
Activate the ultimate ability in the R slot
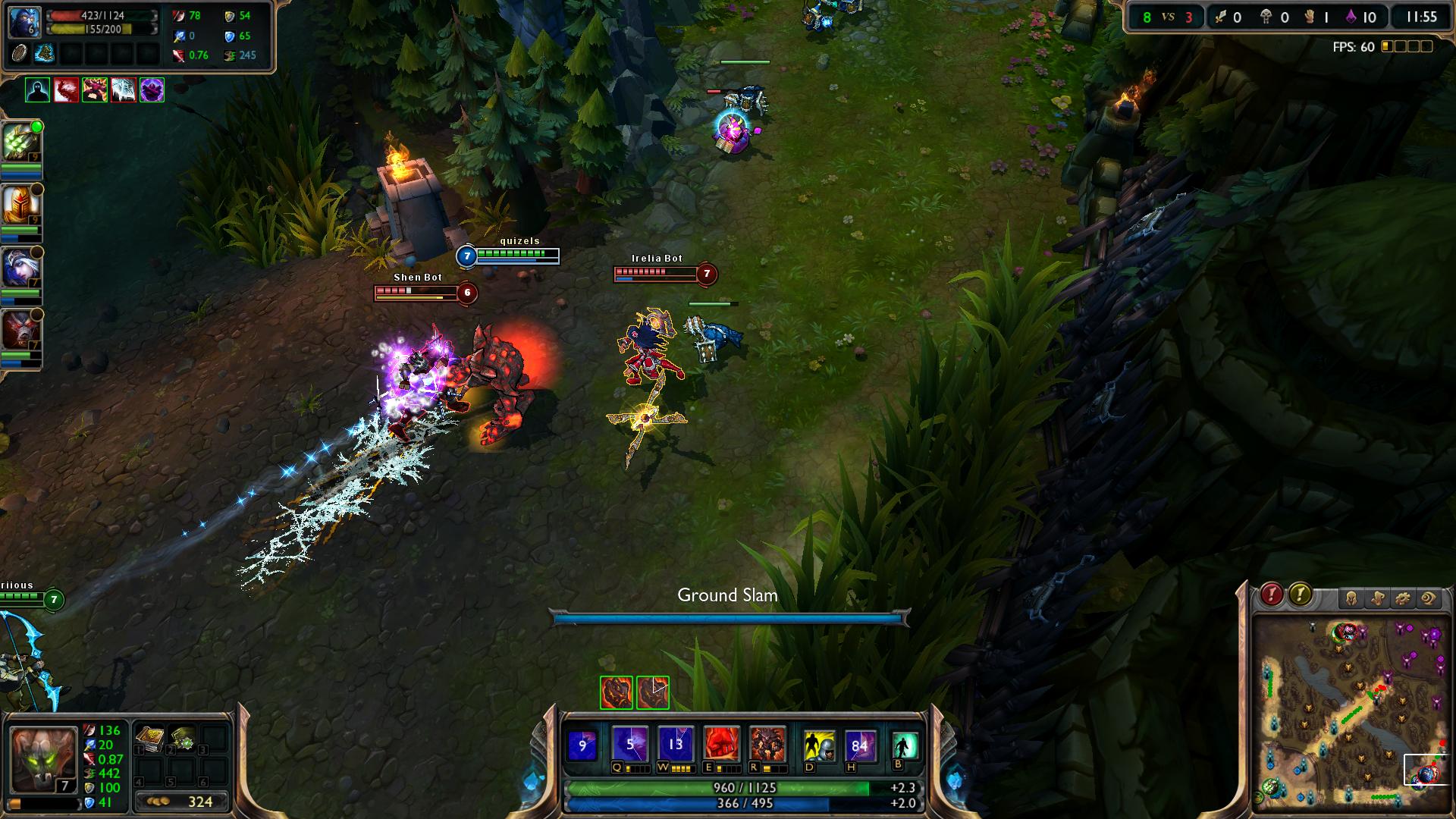[x=768, y=743]
